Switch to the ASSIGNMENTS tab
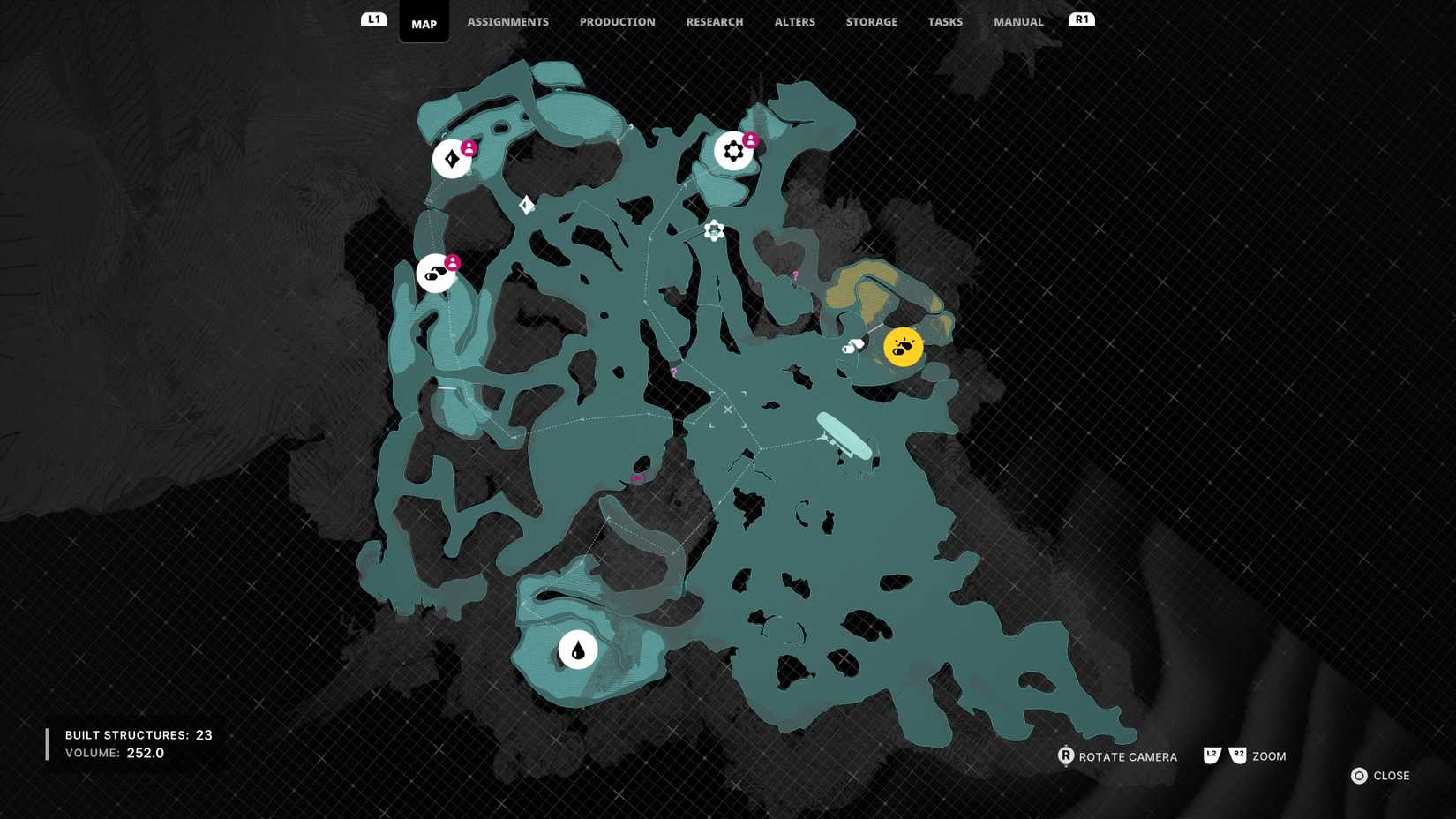 click(x=507, y=21)
